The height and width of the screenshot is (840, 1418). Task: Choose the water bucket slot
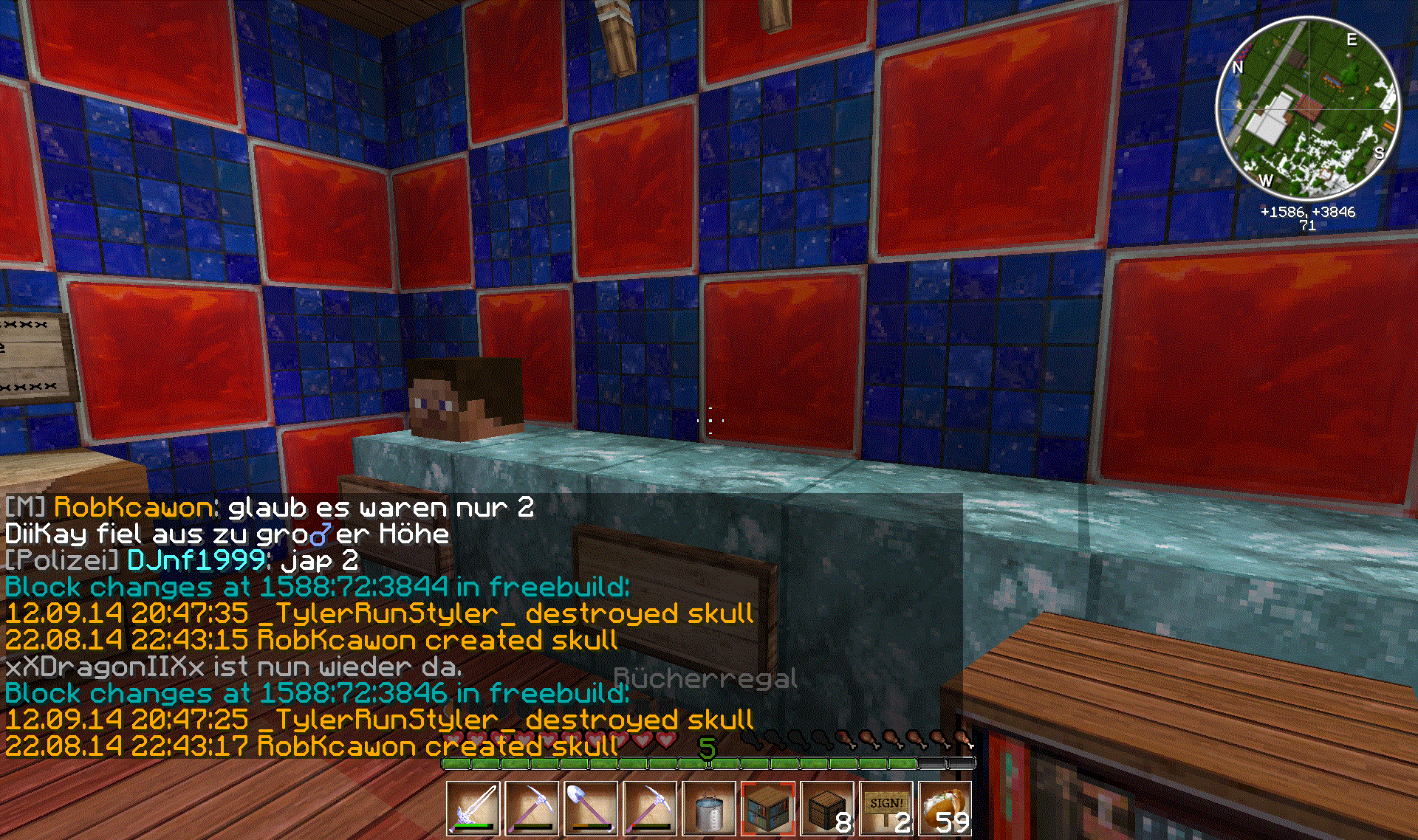pos(709,809)
